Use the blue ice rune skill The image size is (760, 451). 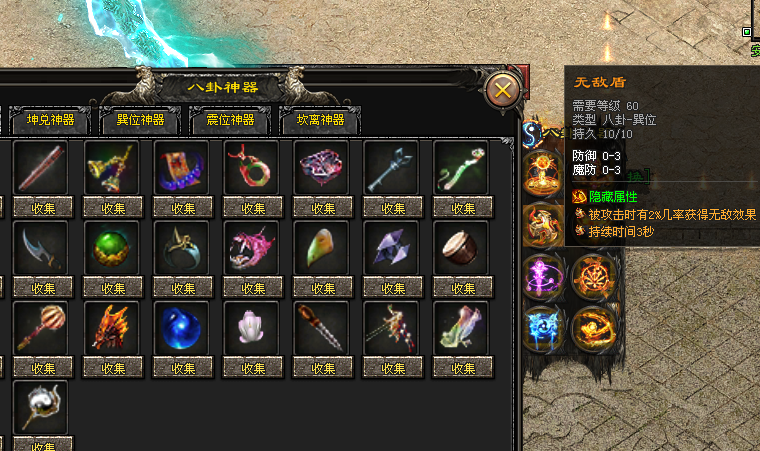(x=545, y=327)
